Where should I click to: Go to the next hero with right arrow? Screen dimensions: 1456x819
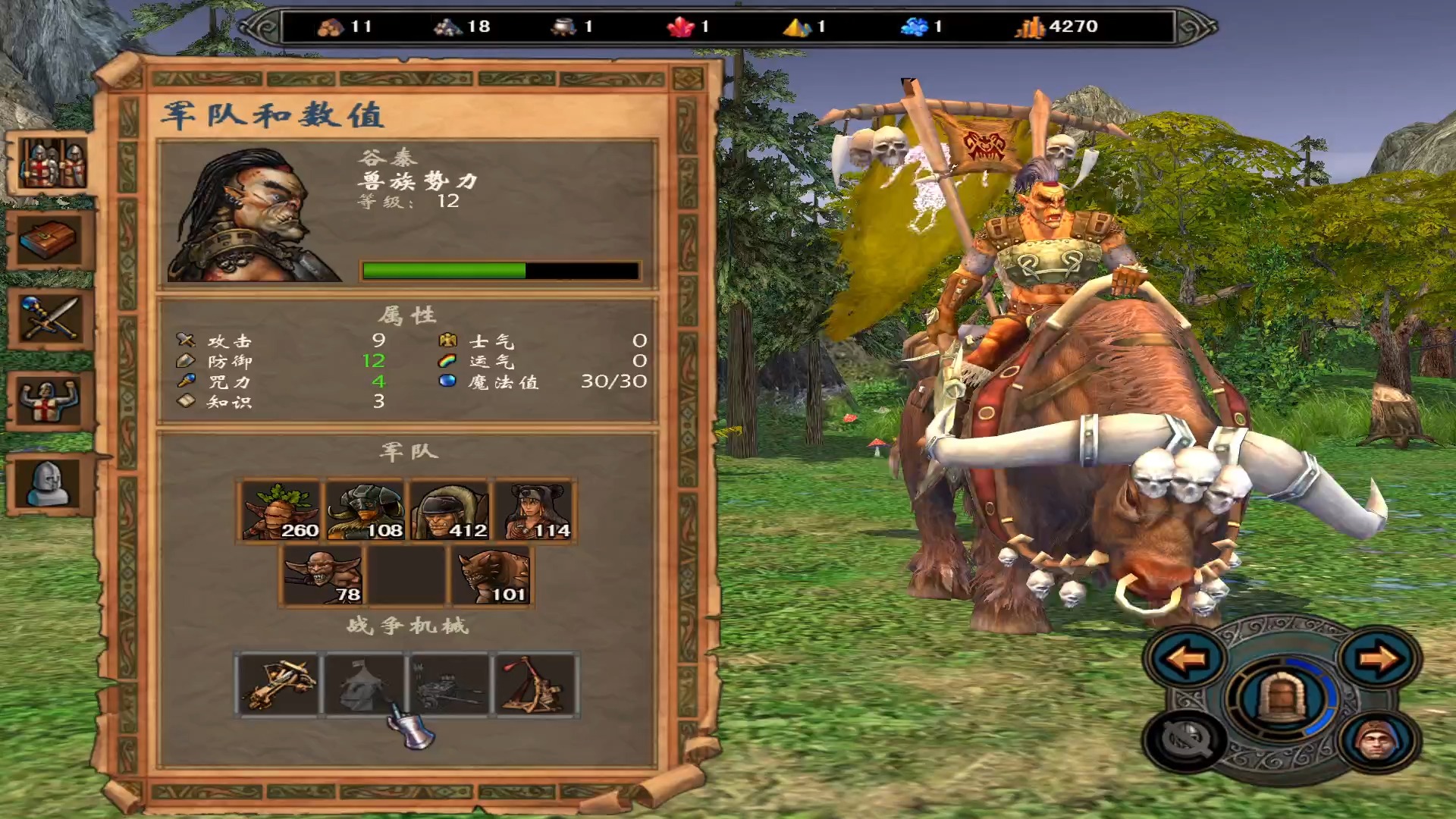click(1379, 658)
